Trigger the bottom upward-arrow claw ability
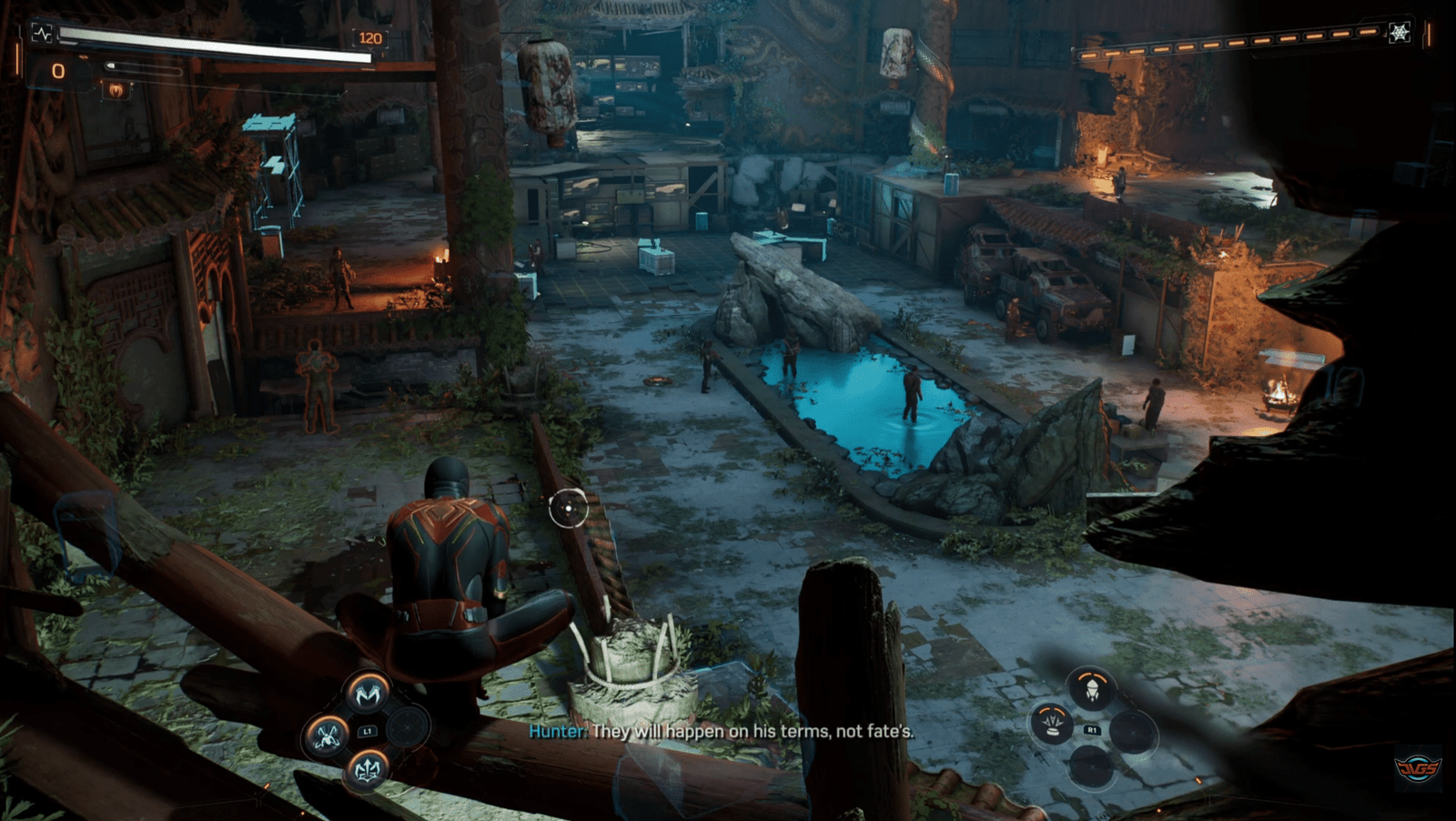Image resolution: width=1456 pixels, height=821 pixels. coord(367,770)
